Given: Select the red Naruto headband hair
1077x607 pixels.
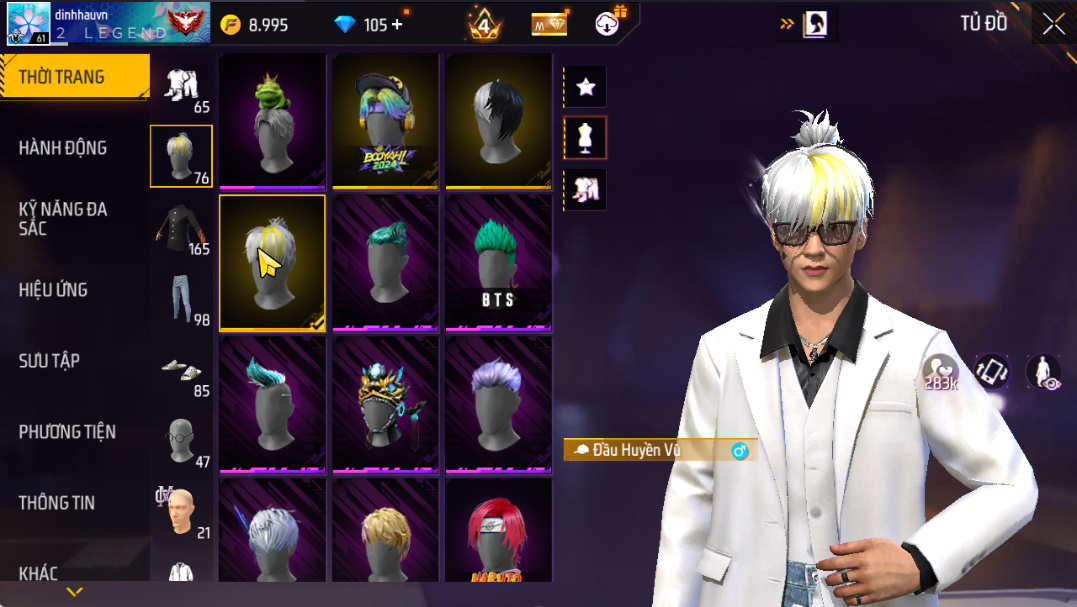Looking at the screenshot, I should pos(498,530).
